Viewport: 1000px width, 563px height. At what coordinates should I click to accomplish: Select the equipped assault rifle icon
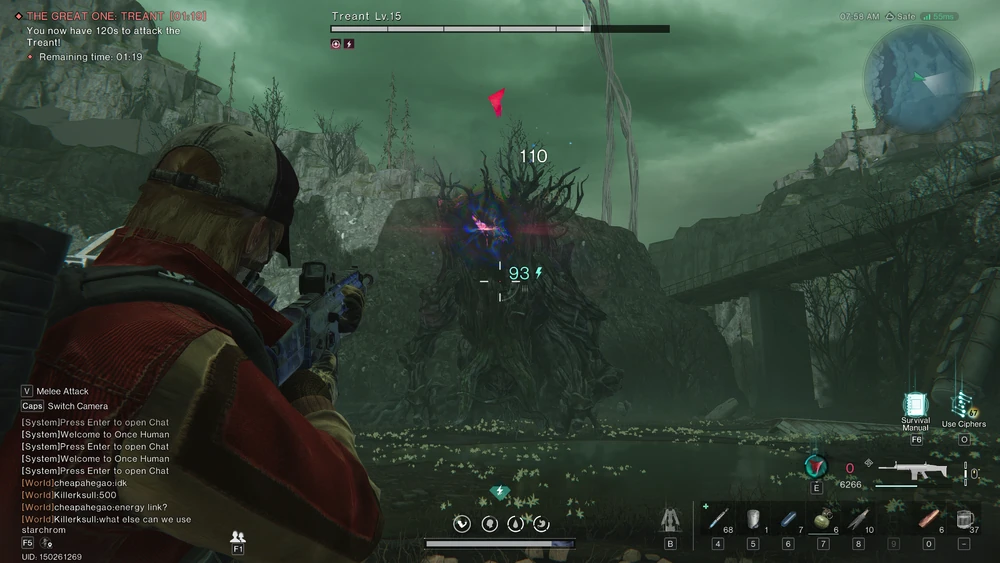tap(911, 470)
